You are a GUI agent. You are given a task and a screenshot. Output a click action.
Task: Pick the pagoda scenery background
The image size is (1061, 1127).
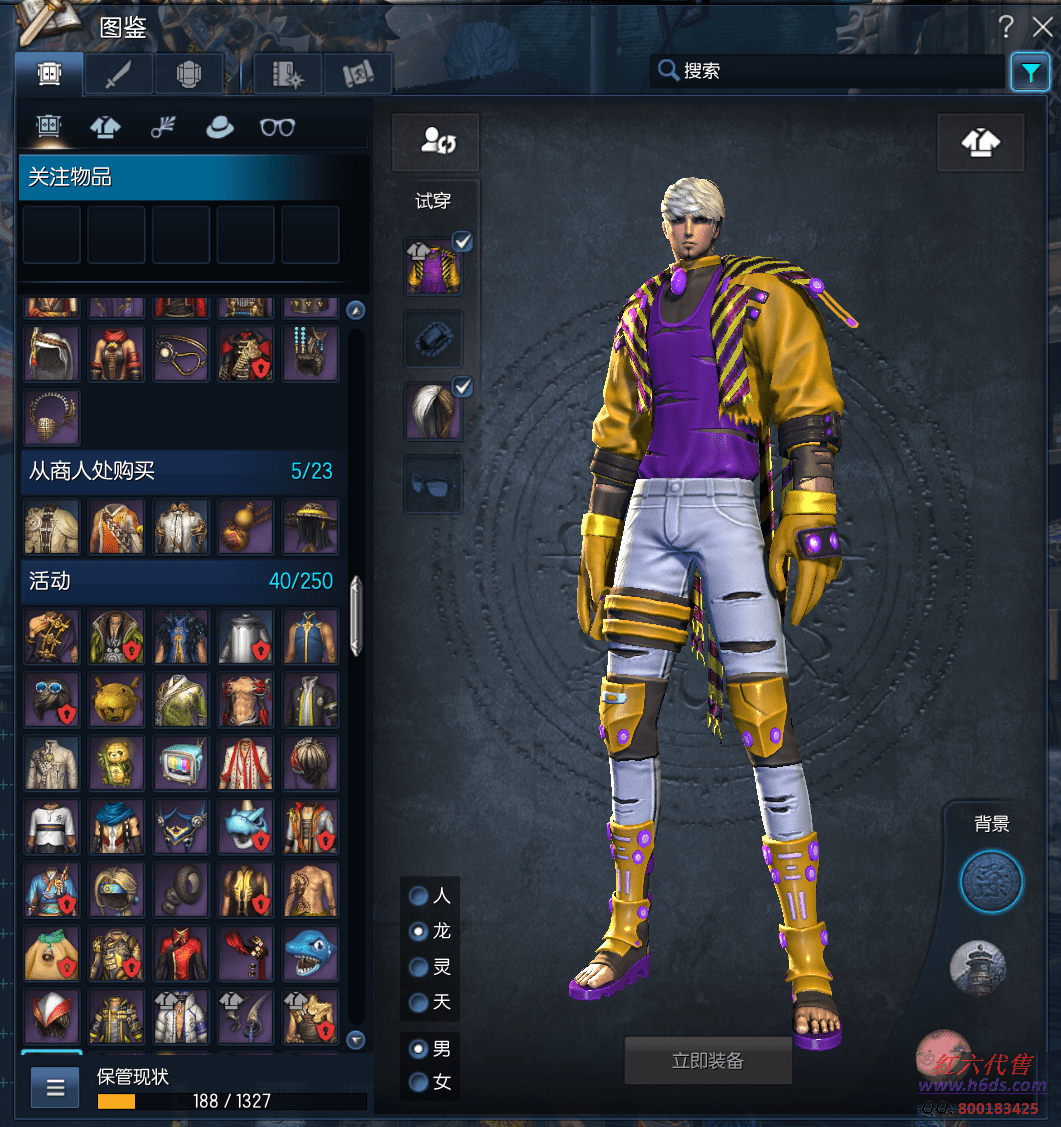(x=977, y=968)
